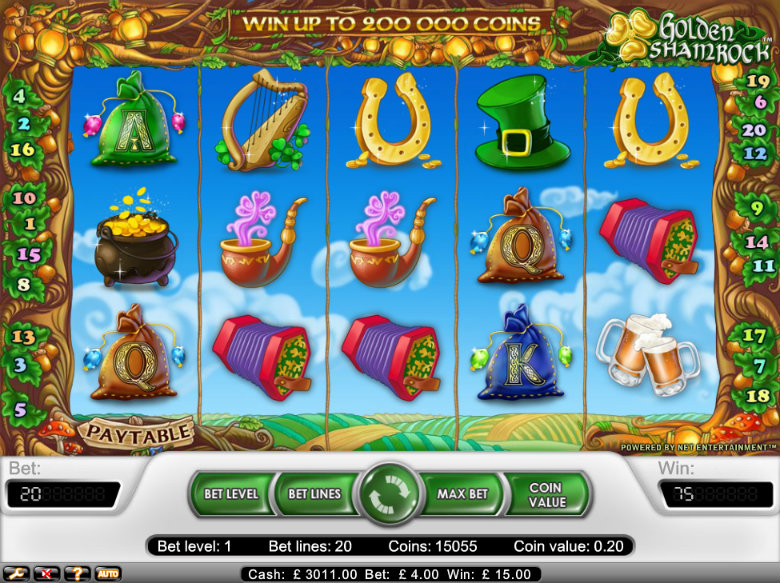Activate the Auto play button
The image size is (780, 583).
point(107,573)
